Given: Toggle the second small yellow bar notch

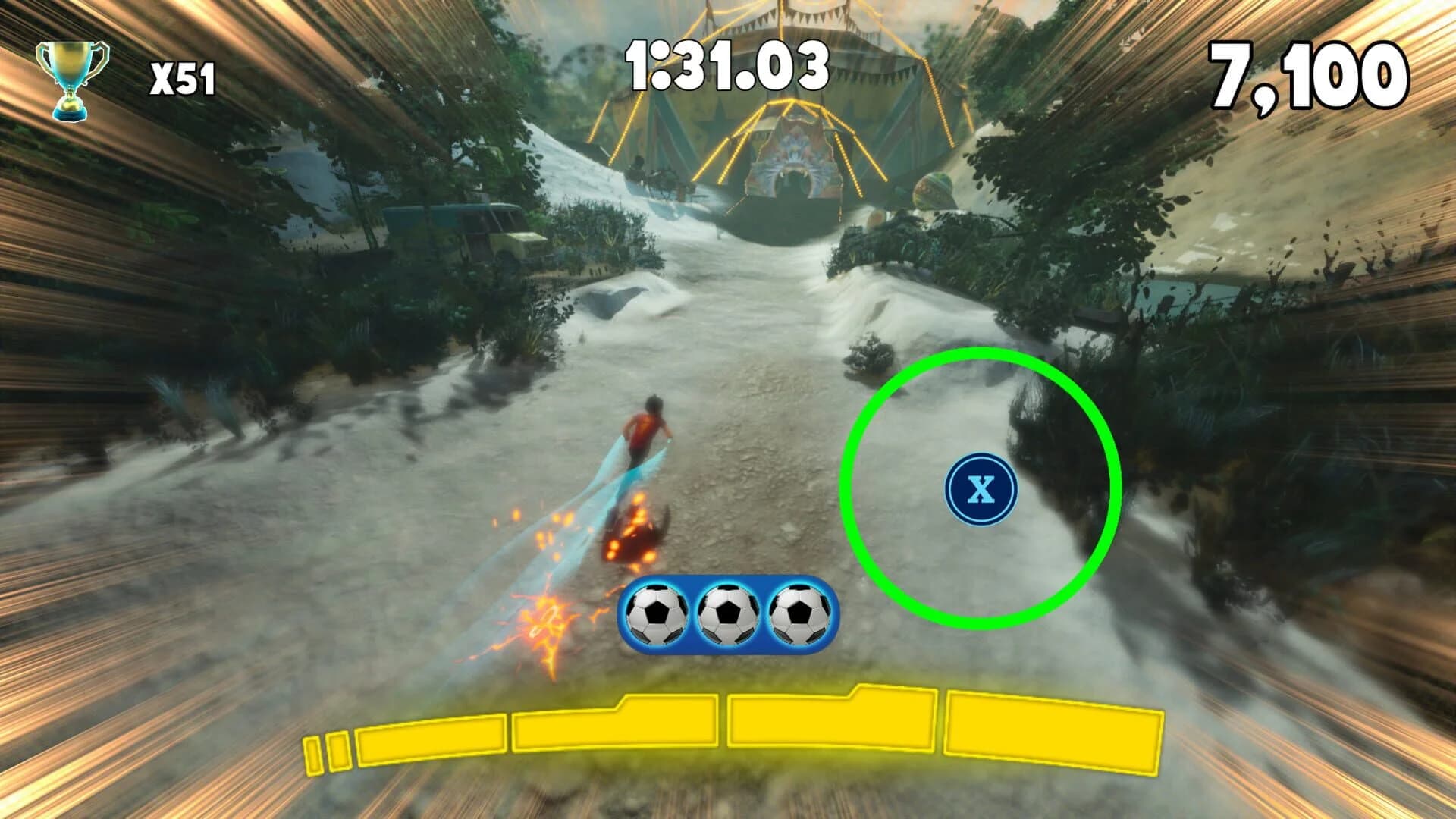Looking at the screenshot, I should pos(337,751).
